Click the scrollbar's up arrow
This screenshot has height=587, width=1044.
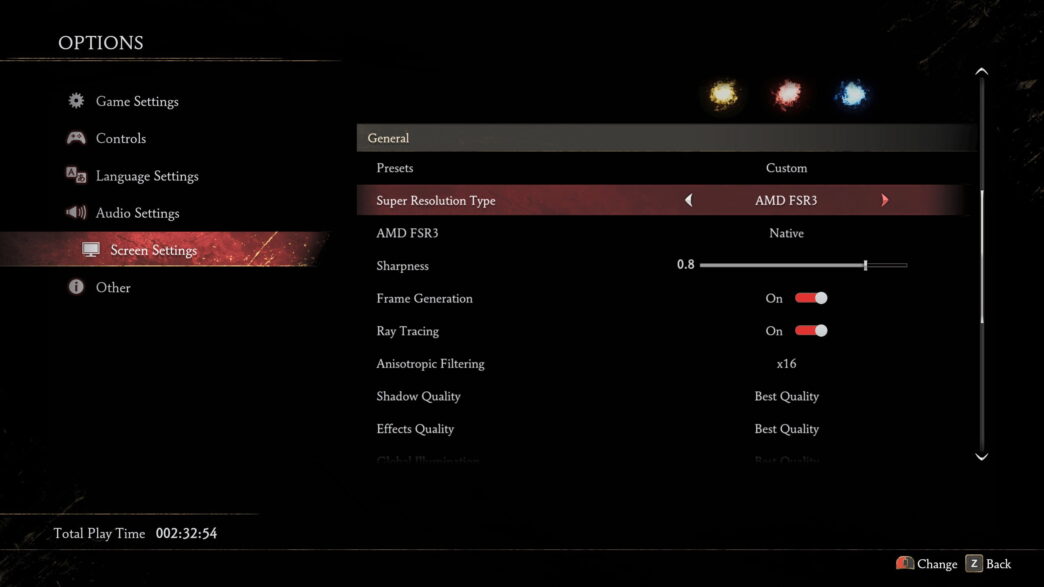pyautogui.click(x=981, y=72)
